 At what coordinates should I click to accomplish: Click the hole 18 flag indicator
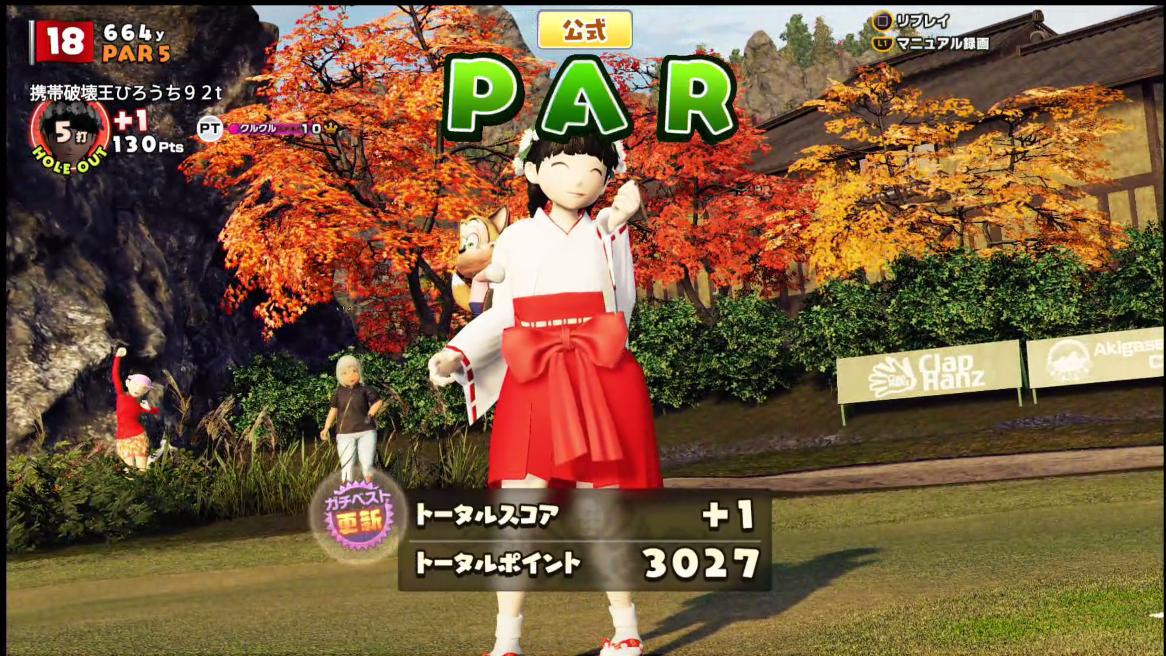pyautogui.click(x=64, y=42)
